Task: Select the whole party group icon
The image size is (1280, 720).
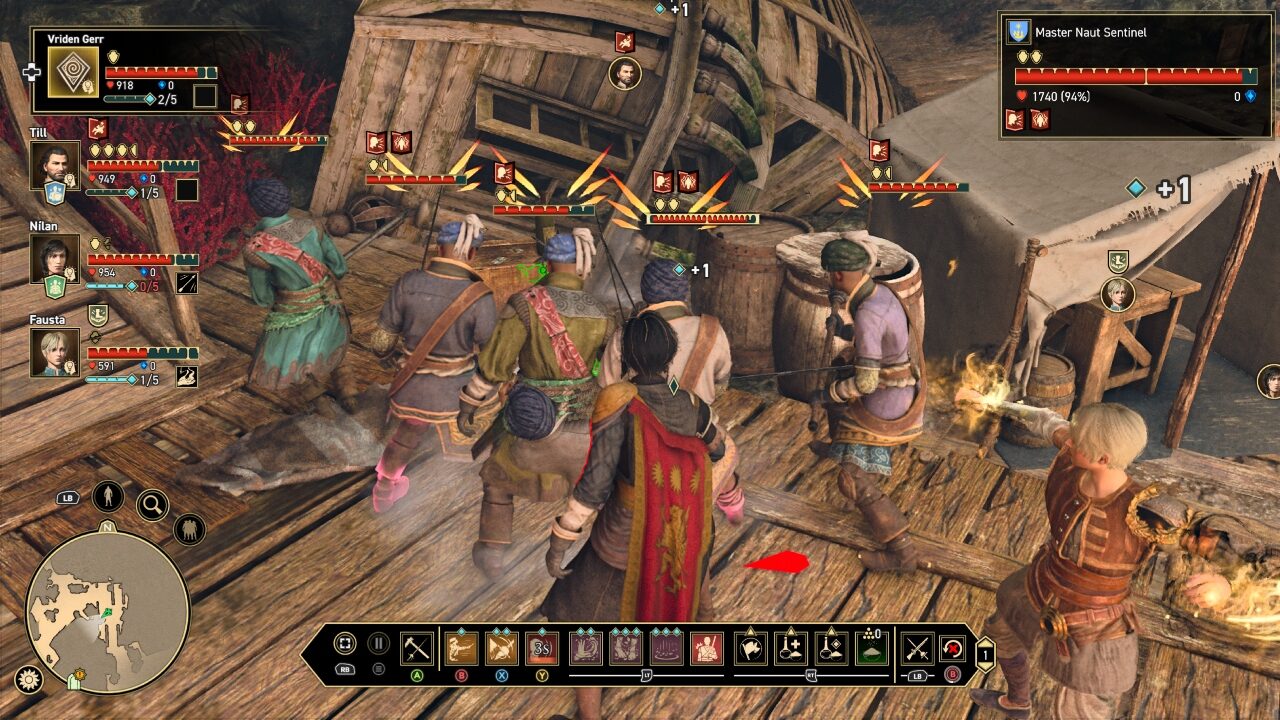Action: pos(189,529)
